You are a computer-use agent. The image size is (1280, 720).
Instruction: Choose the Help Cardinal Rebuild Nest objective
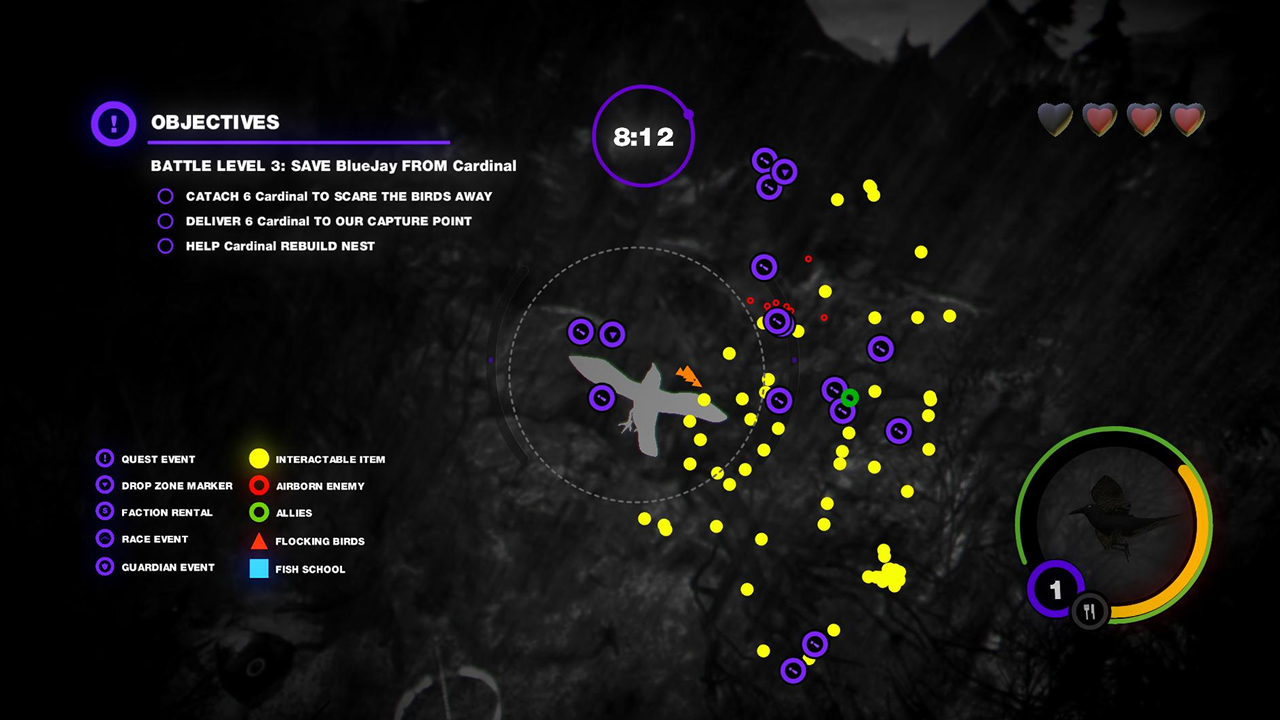click(x=280, y=246)
